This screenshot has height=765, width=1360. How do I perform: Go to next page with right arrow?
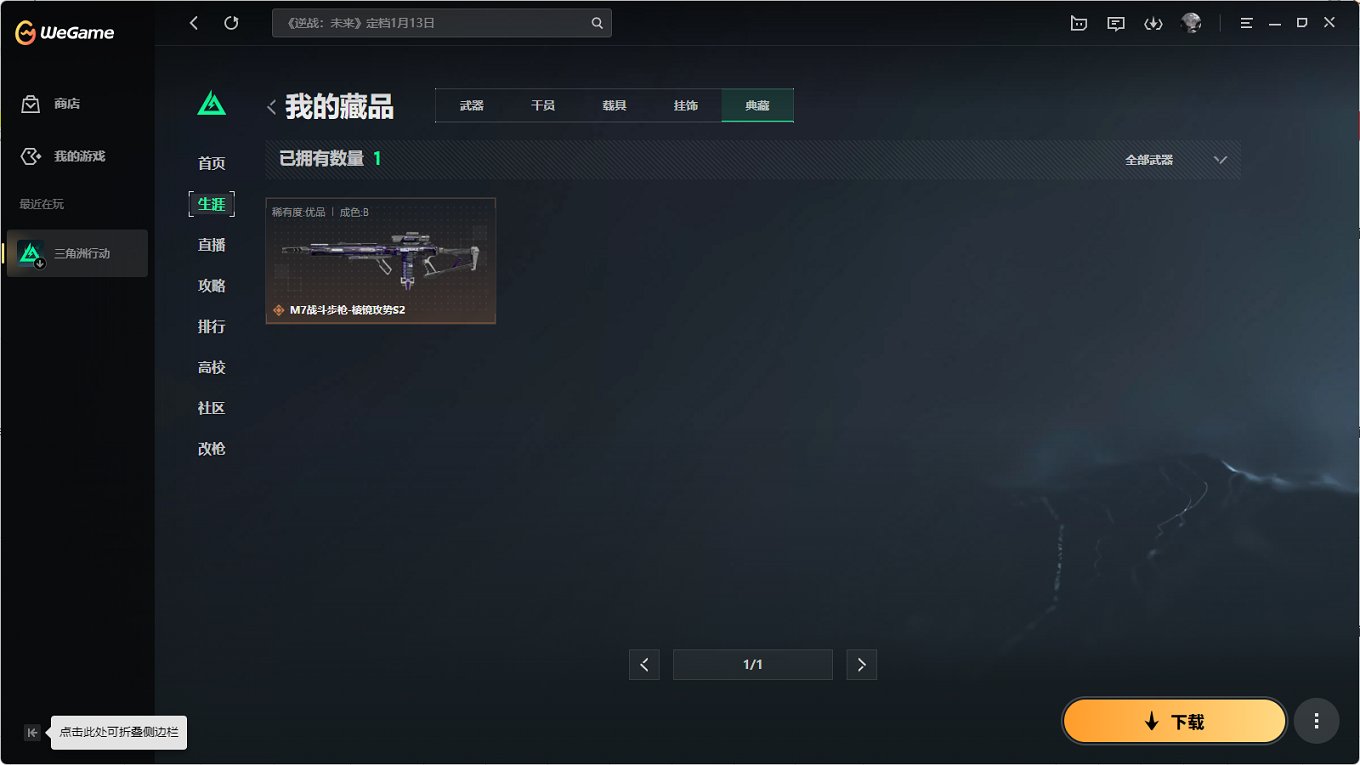[x=861, y=664]
